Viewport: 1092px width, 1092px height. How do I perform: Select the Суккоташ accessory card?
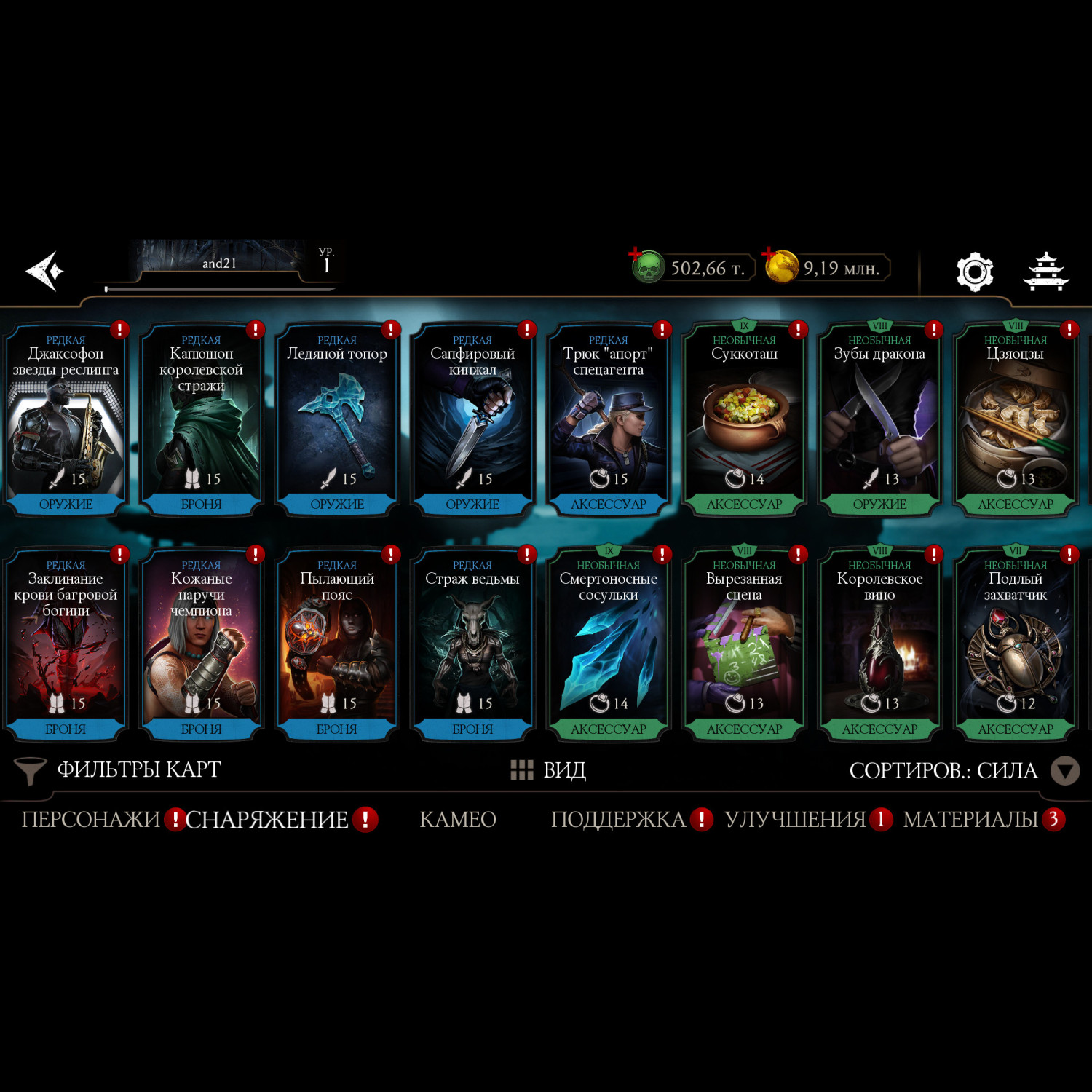coord(744,420)
